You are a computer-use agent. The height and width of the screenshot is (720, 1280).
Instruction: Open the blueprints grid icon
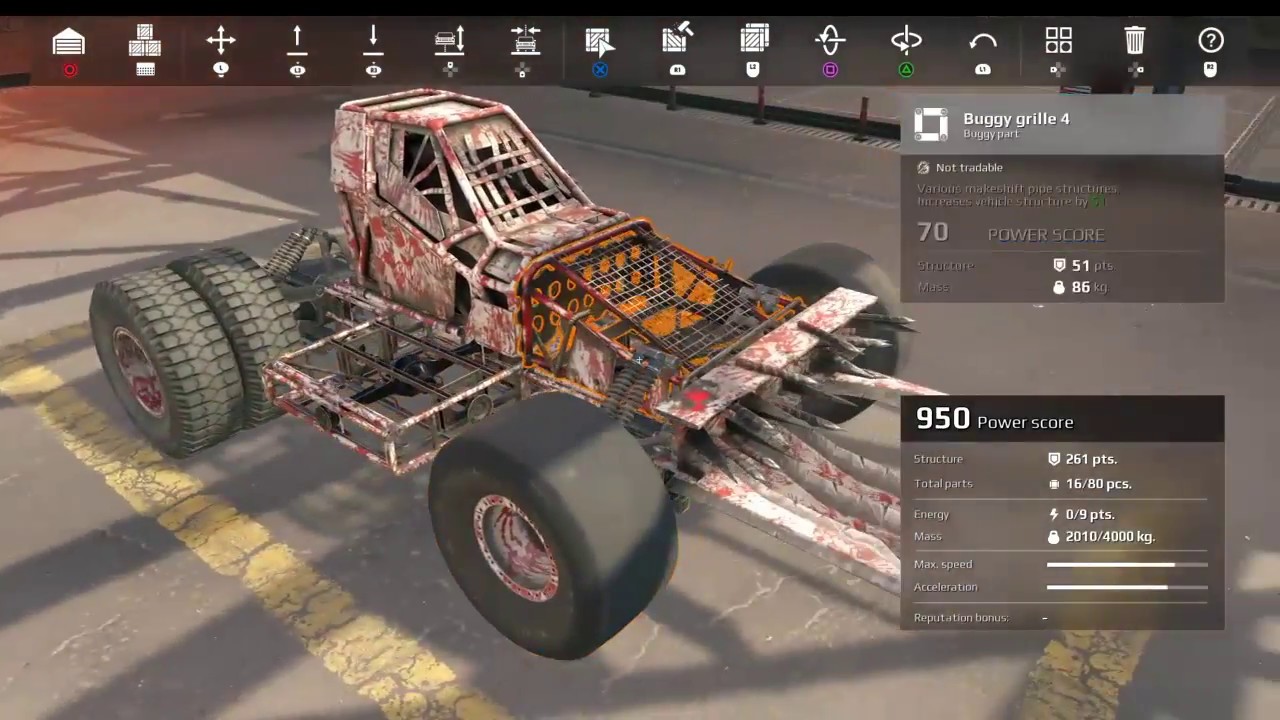point(1058,40)
